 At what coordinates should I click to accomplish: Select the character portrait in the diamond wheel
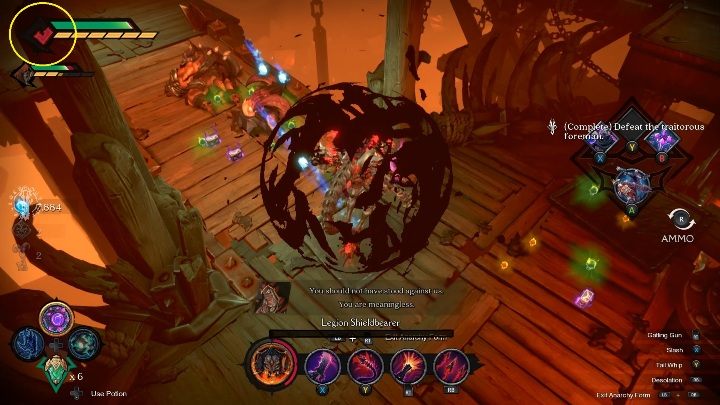click(x=630, y=183)
